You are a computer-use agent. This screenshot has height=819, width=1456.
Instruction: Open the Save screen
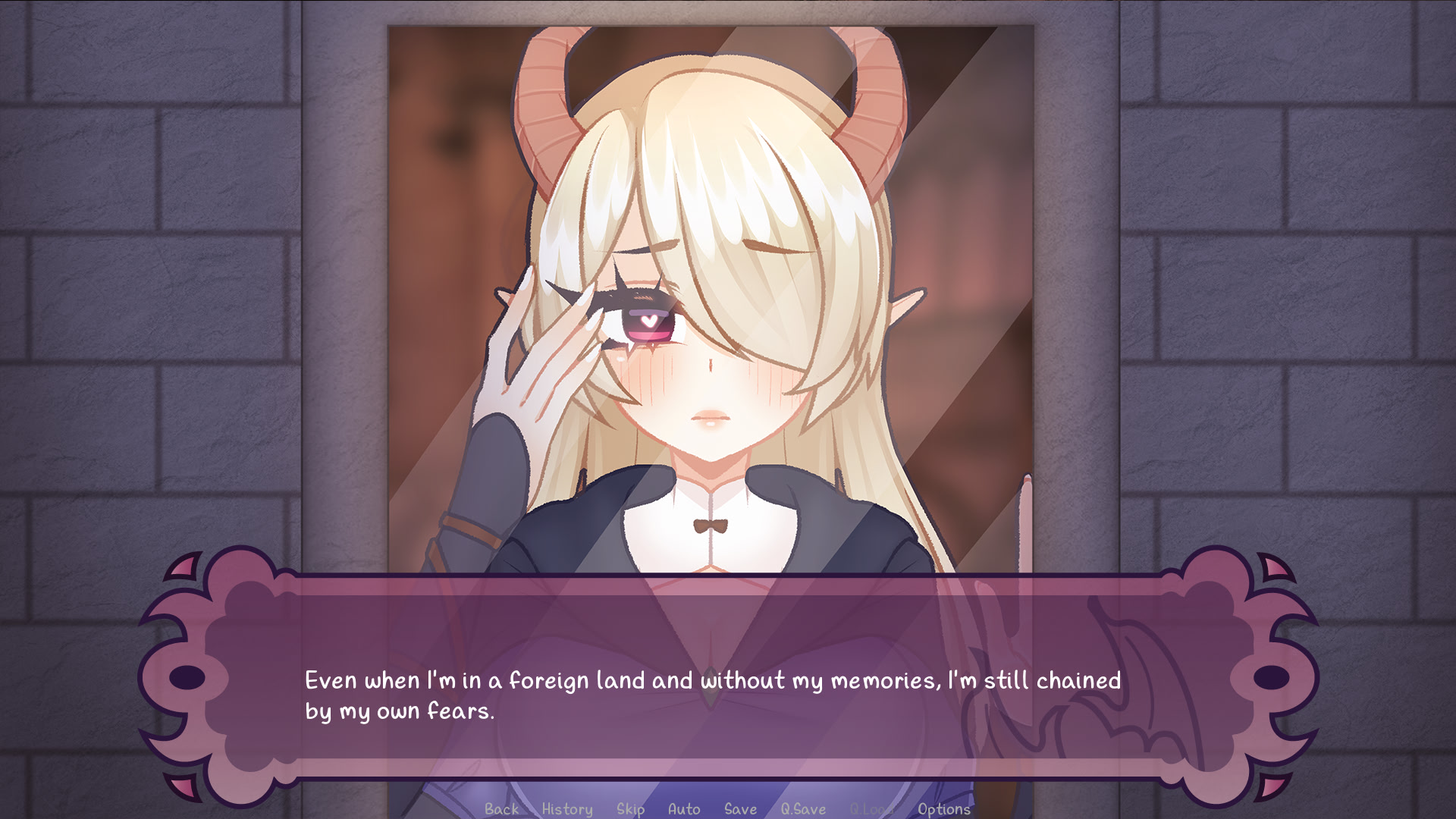(741, 809)
